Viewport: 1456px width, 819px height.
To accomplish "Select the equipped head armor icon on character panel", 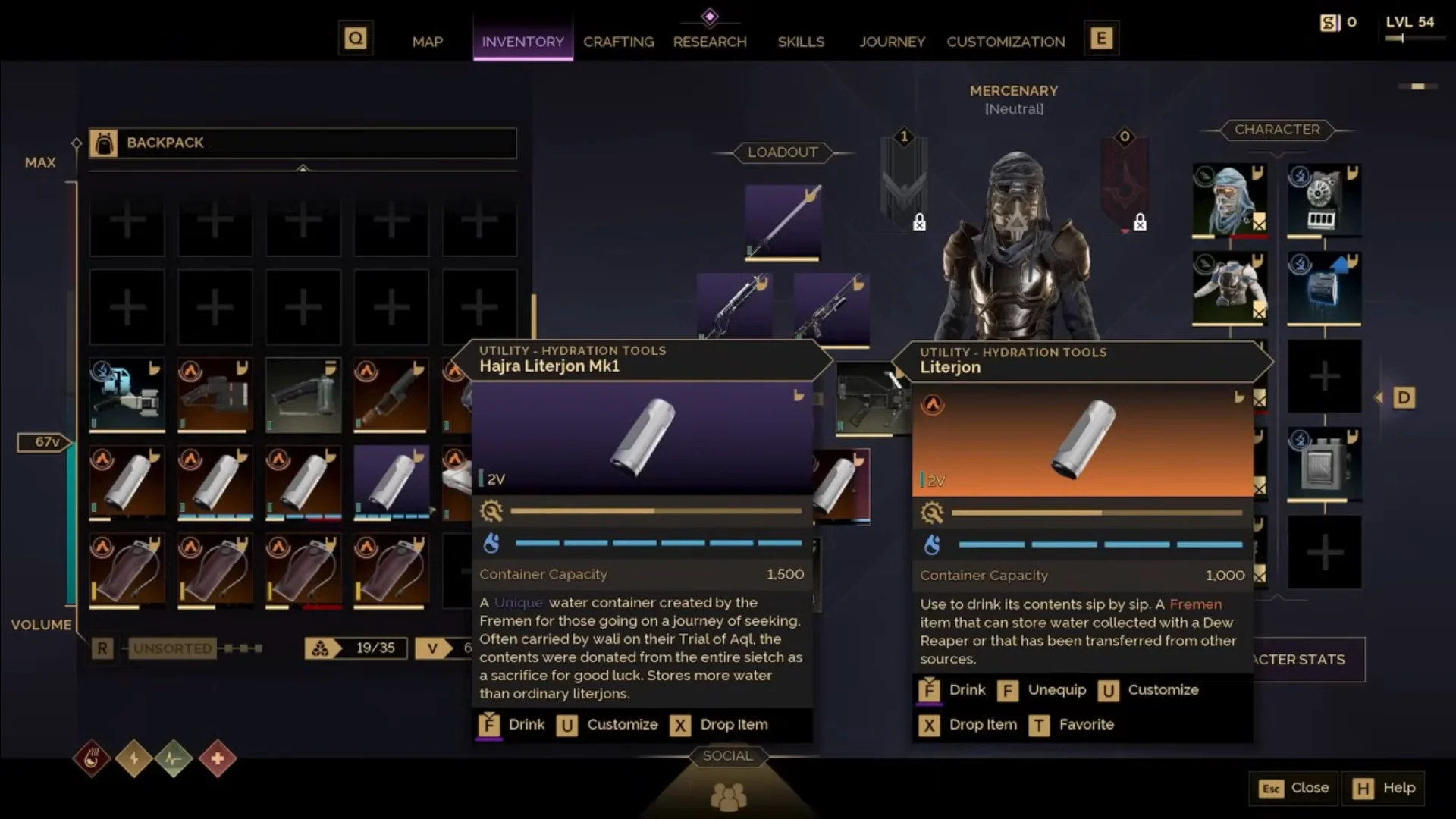I will click(1228, 199).
